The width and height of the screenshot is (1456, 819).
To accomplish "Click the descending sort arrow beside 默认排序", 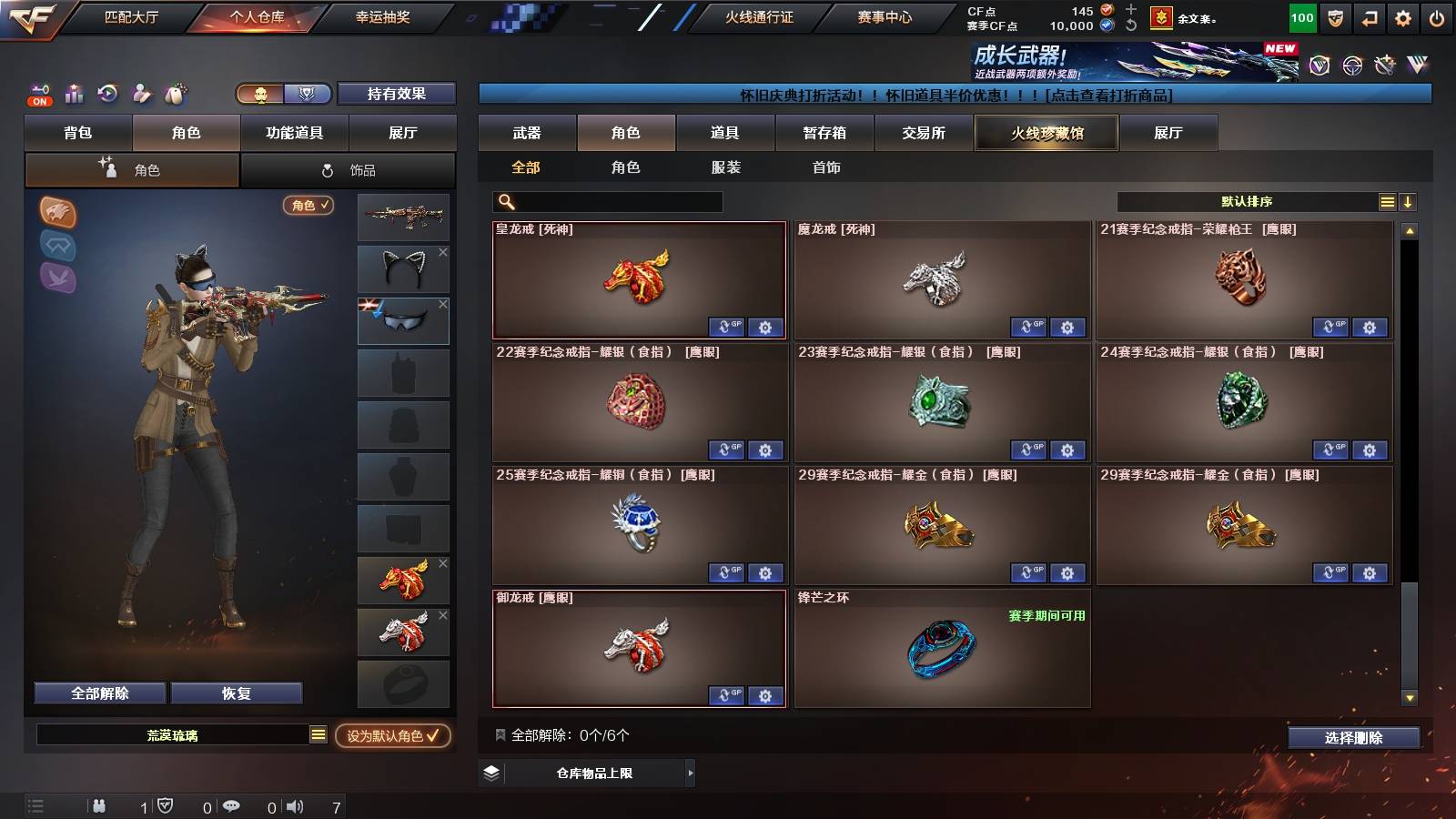I will click(1408, 201).
